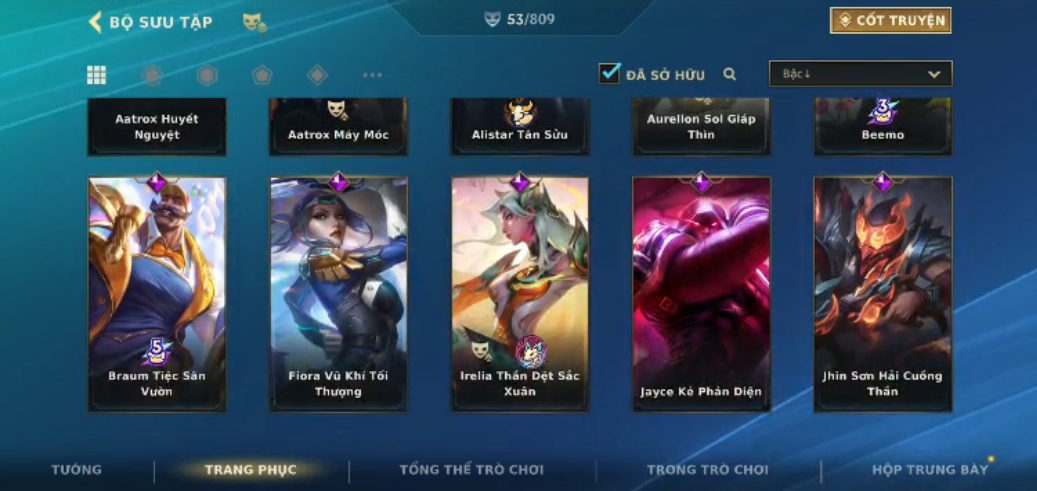The height and width of the screenshot is (491, 1037).
Task: Open the Cốt Truyện button
Action: tap(890, 21)
